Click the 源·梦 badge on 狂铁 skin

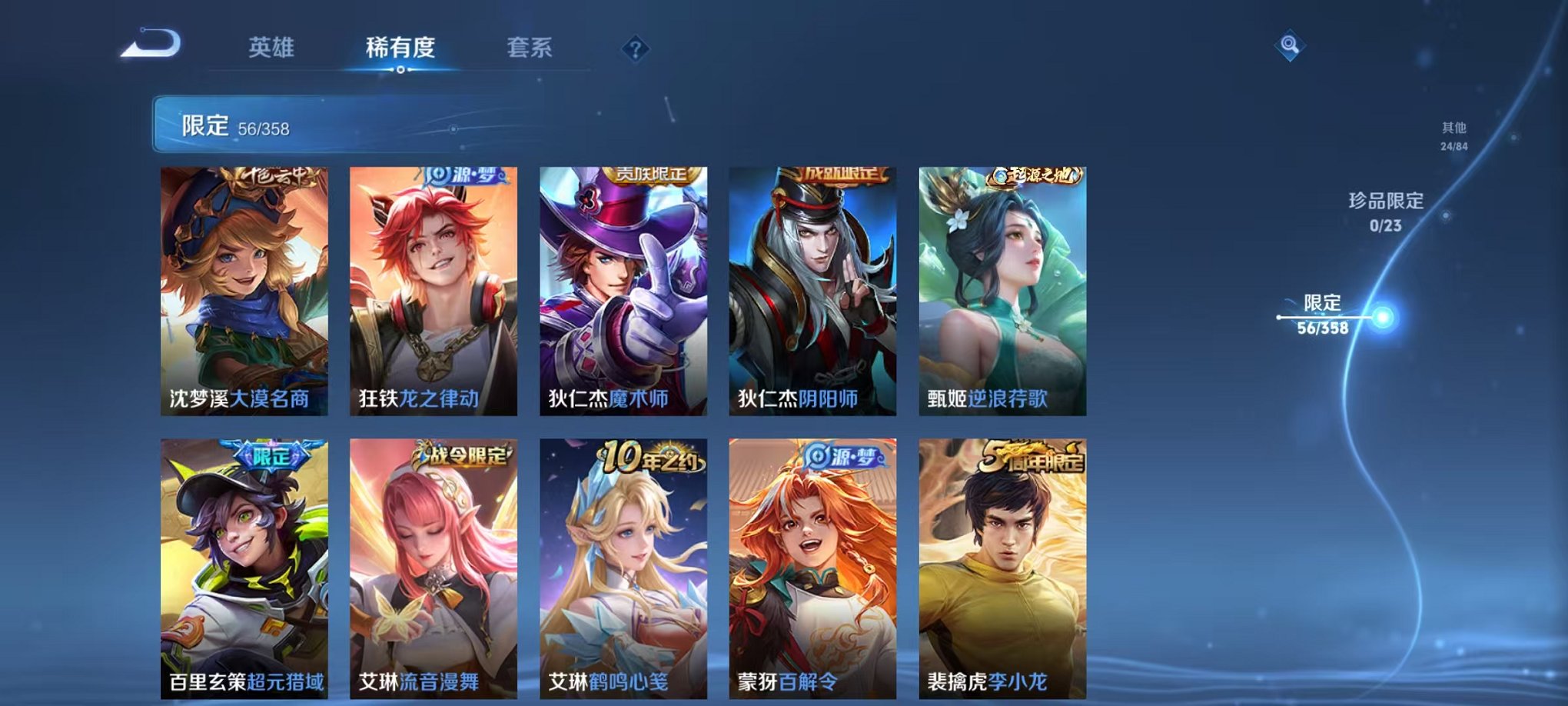click(x=461, y=175)
